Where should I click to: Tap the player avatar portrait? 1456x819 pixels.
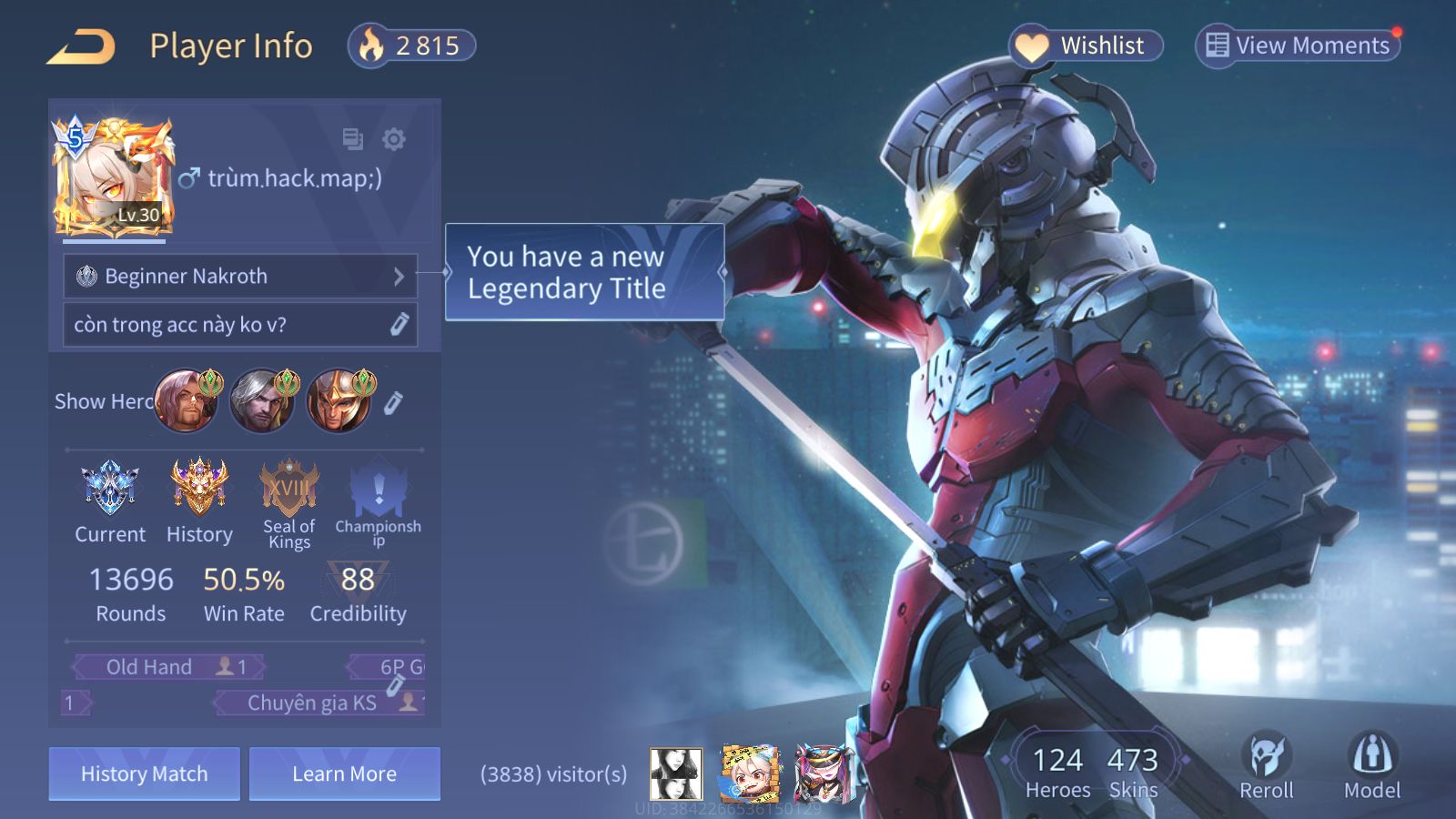pos(114,177)
